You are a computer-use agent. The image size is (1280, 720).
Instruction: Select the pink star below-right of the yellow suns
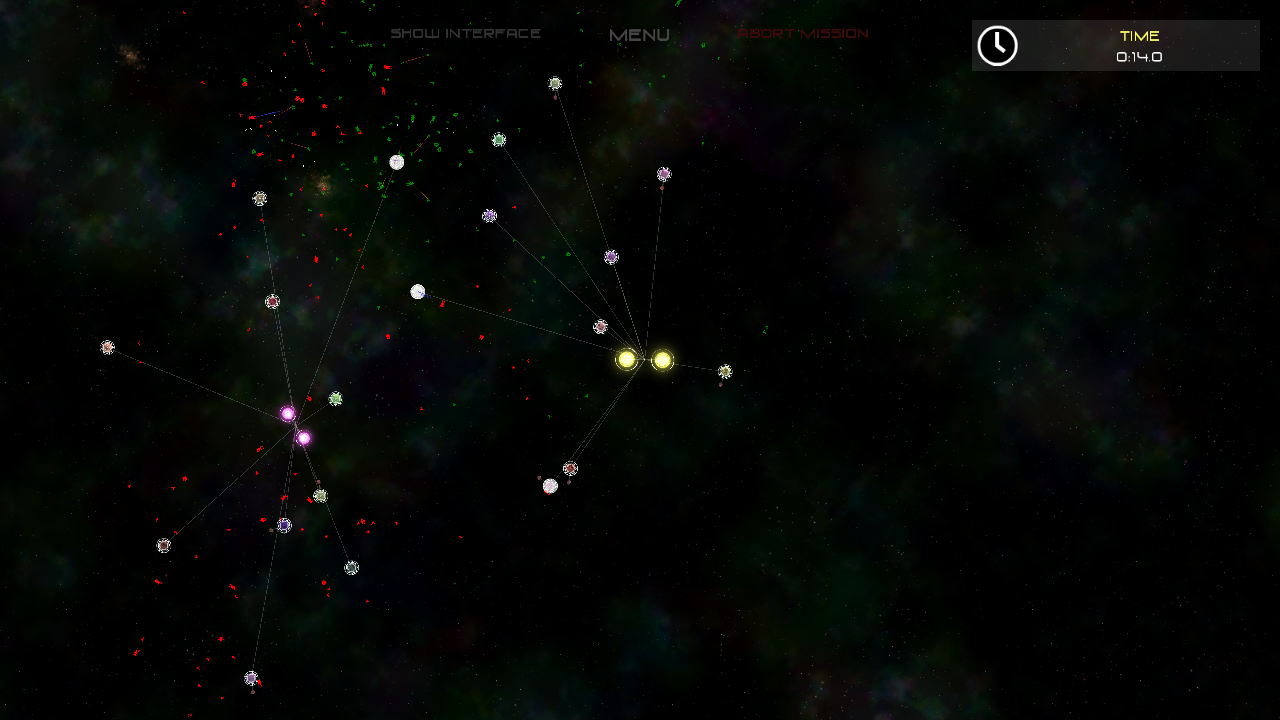[x=572, y=466]
